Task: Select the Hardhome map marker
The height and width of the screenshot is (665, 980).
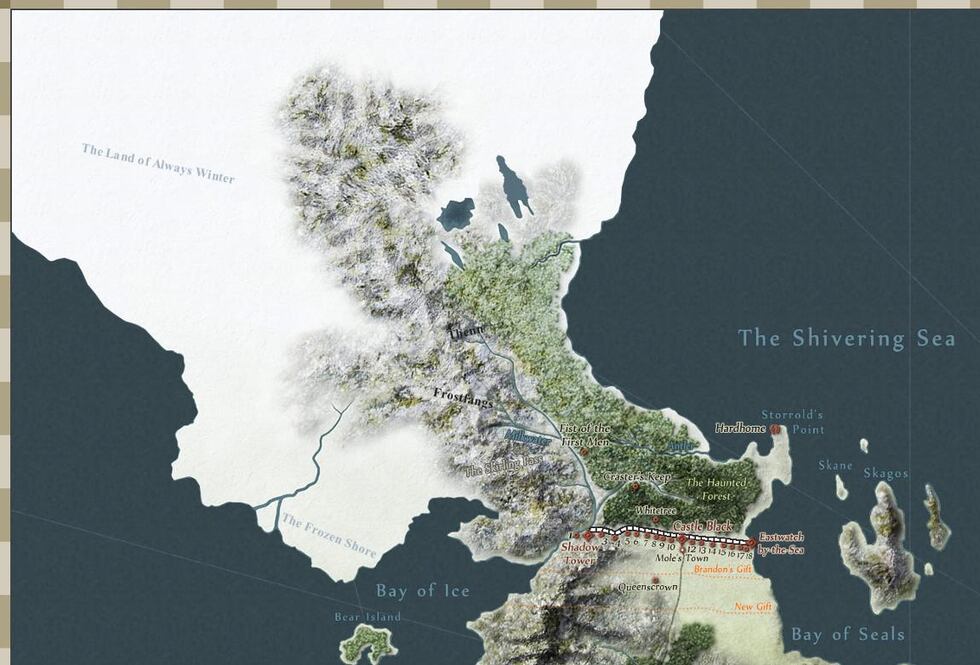Action: (x=775, y=429)
